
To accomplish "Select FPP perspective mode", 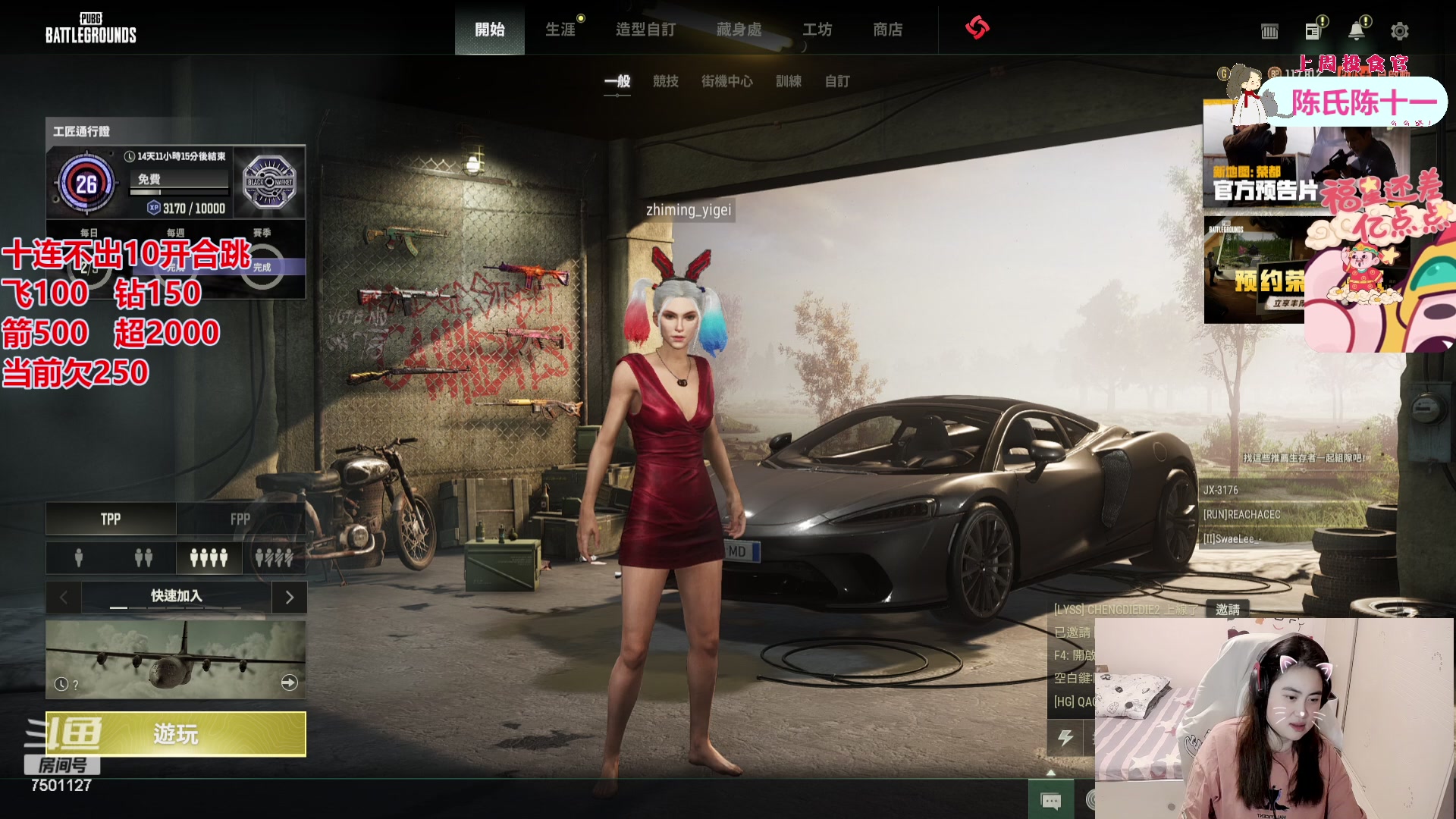I will (240, 519).
